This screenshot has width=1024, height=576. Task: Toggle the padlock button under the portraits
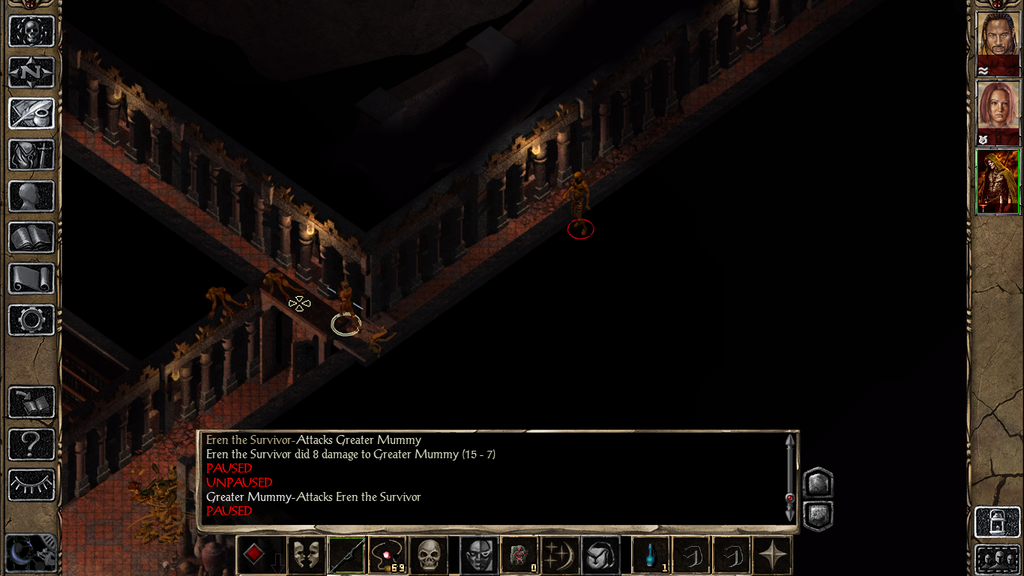(995, 522)
